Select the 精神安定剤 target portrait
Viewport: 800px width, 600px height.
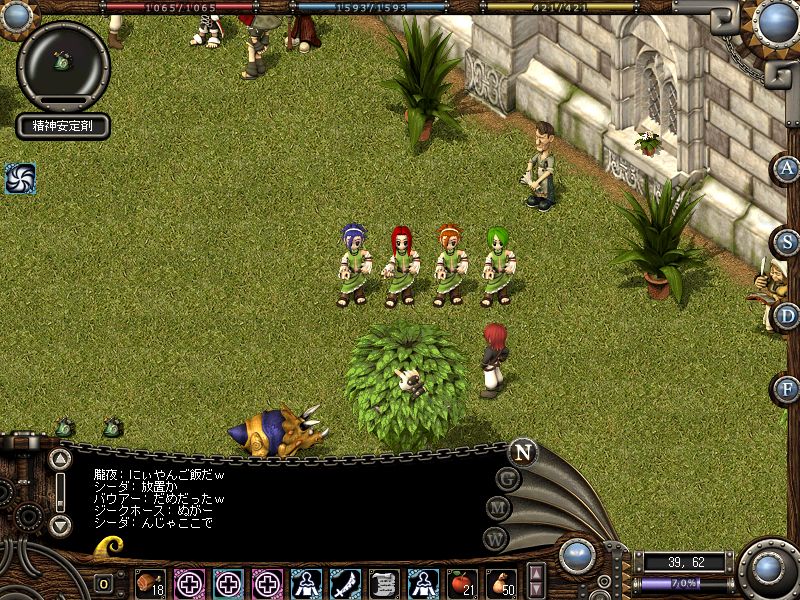coord(63,63)
